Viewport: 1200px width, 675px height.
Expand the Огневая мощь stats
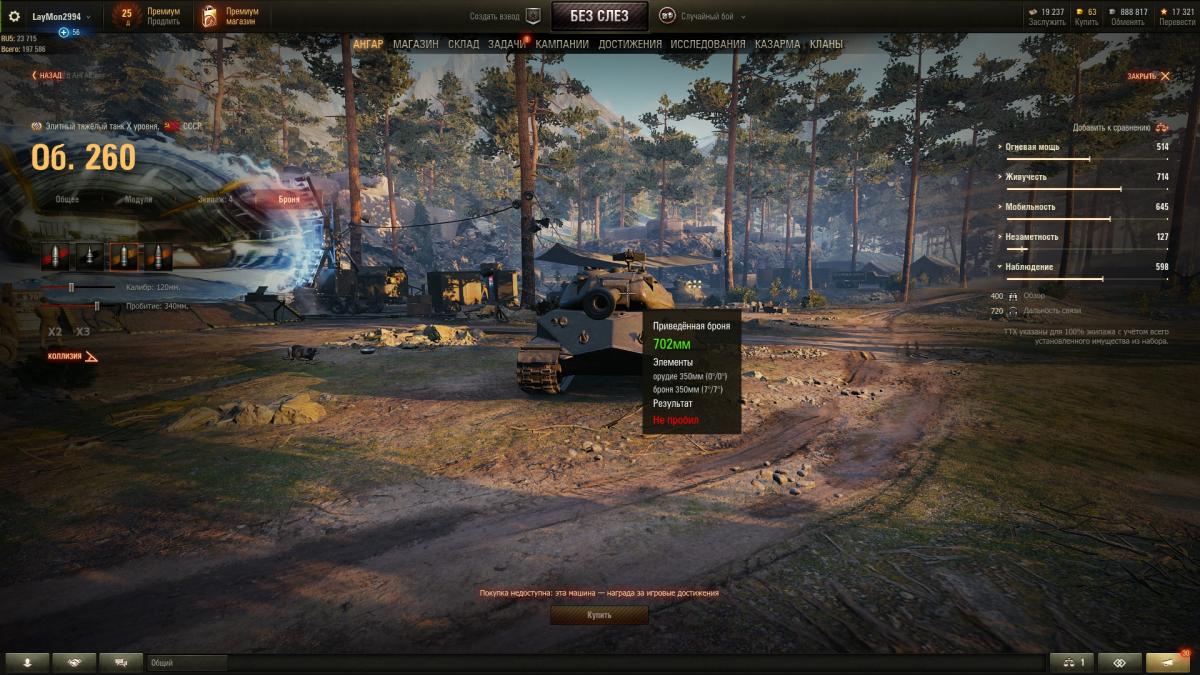(1033, 146)
